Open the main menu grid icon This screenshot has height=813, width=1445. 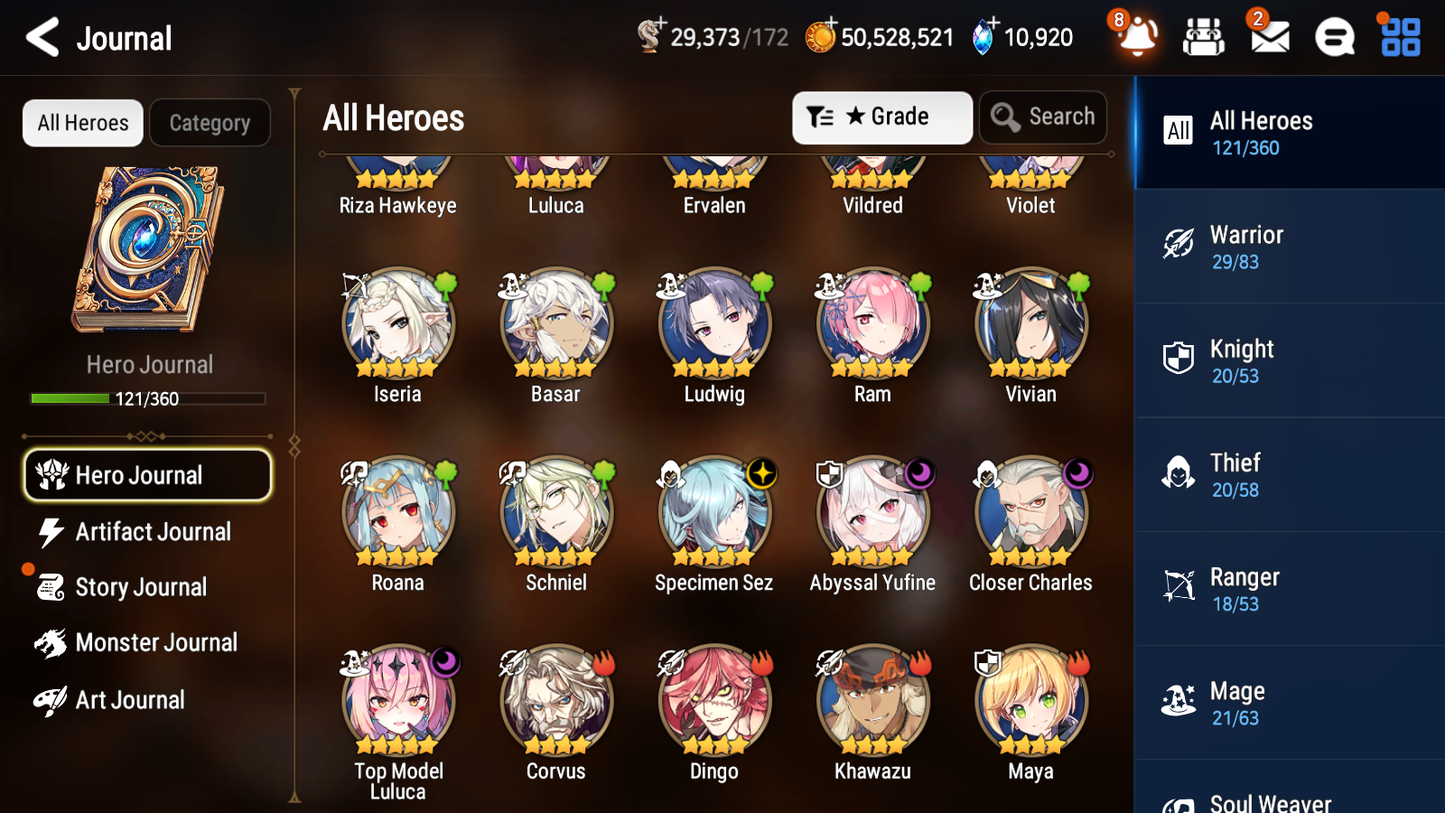click(x=1399, y=36)
